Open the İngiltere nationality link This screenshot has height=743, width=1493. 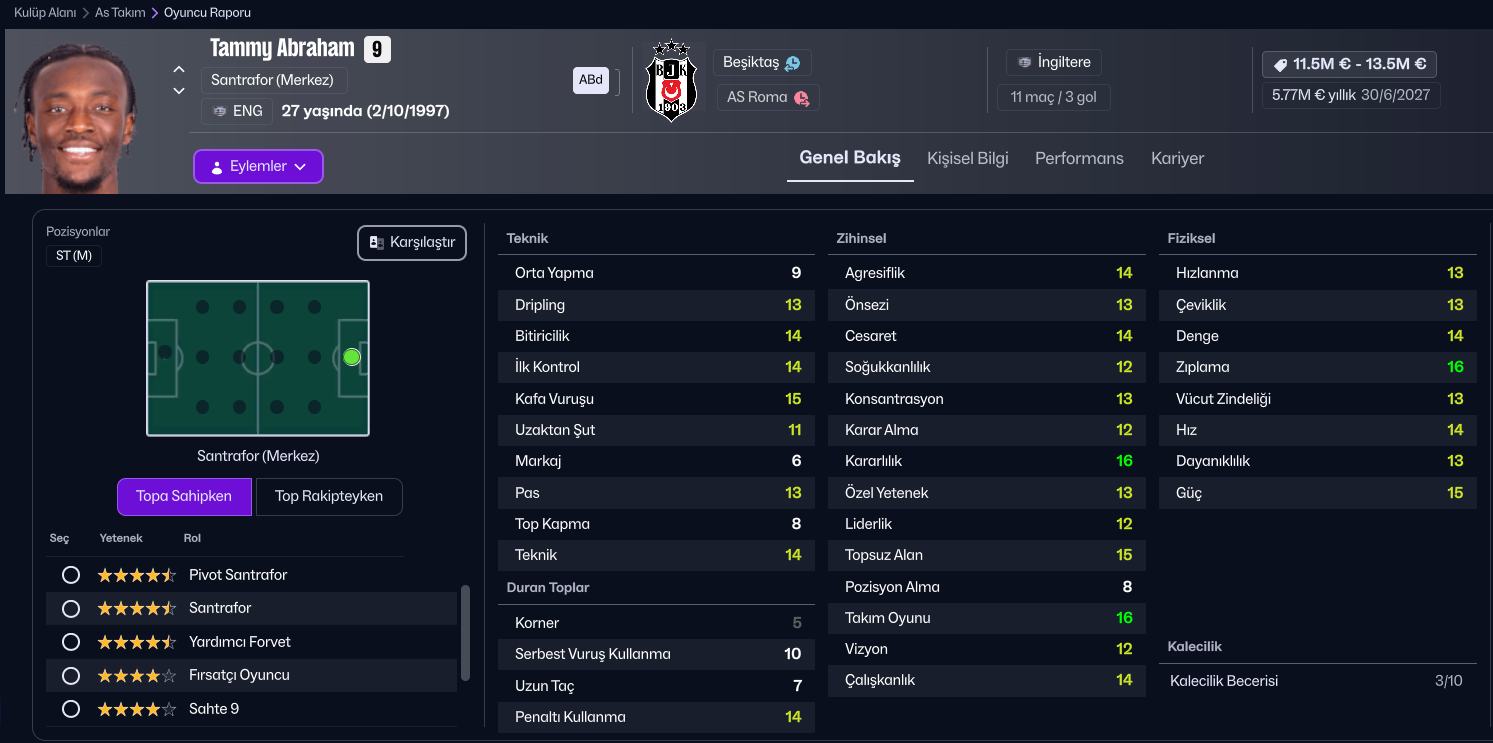tap(1053, 62)
